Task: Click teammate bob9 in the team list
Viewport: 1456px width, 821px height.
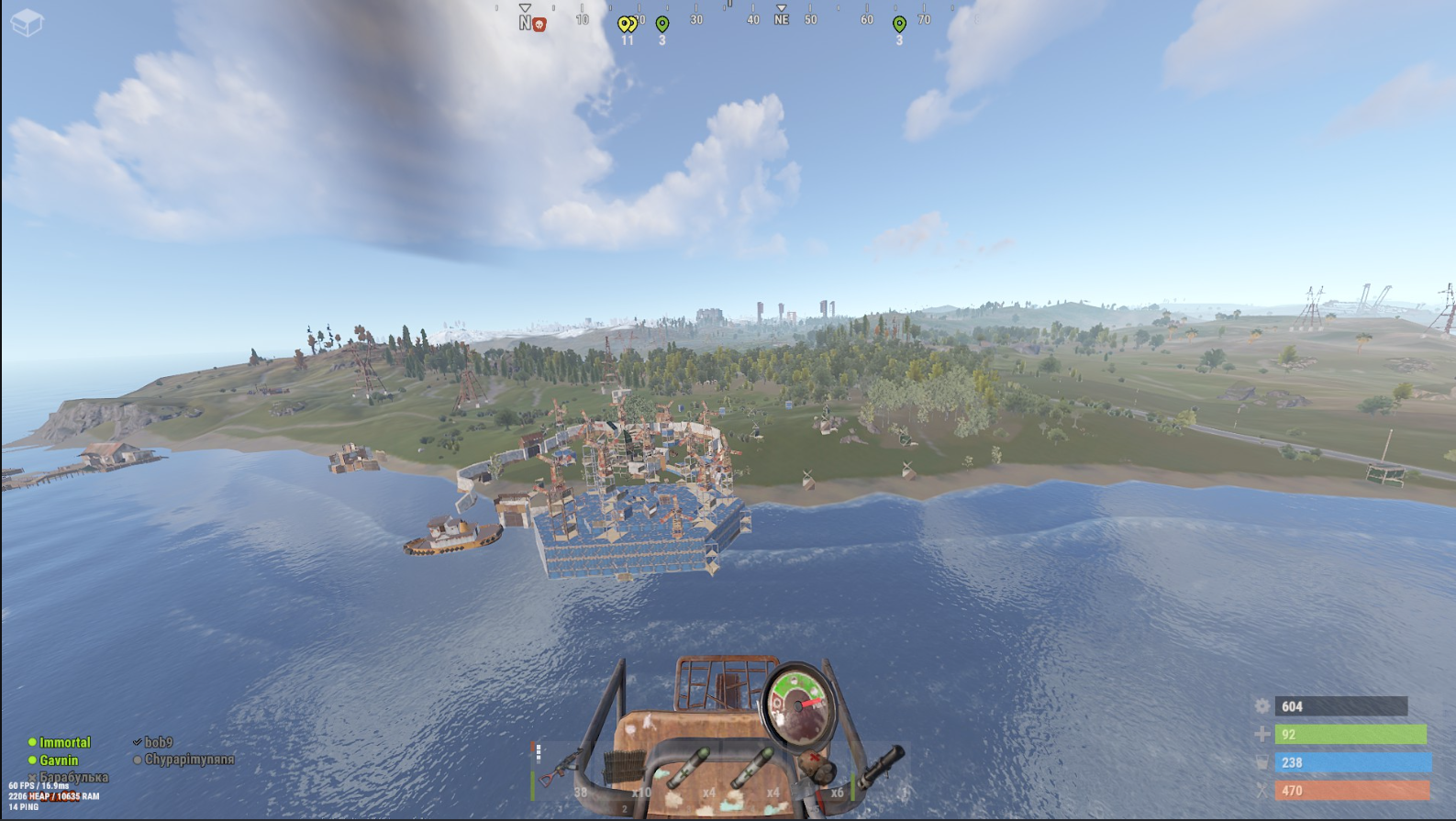Action: pyautogui.click(x=158, y=742)
